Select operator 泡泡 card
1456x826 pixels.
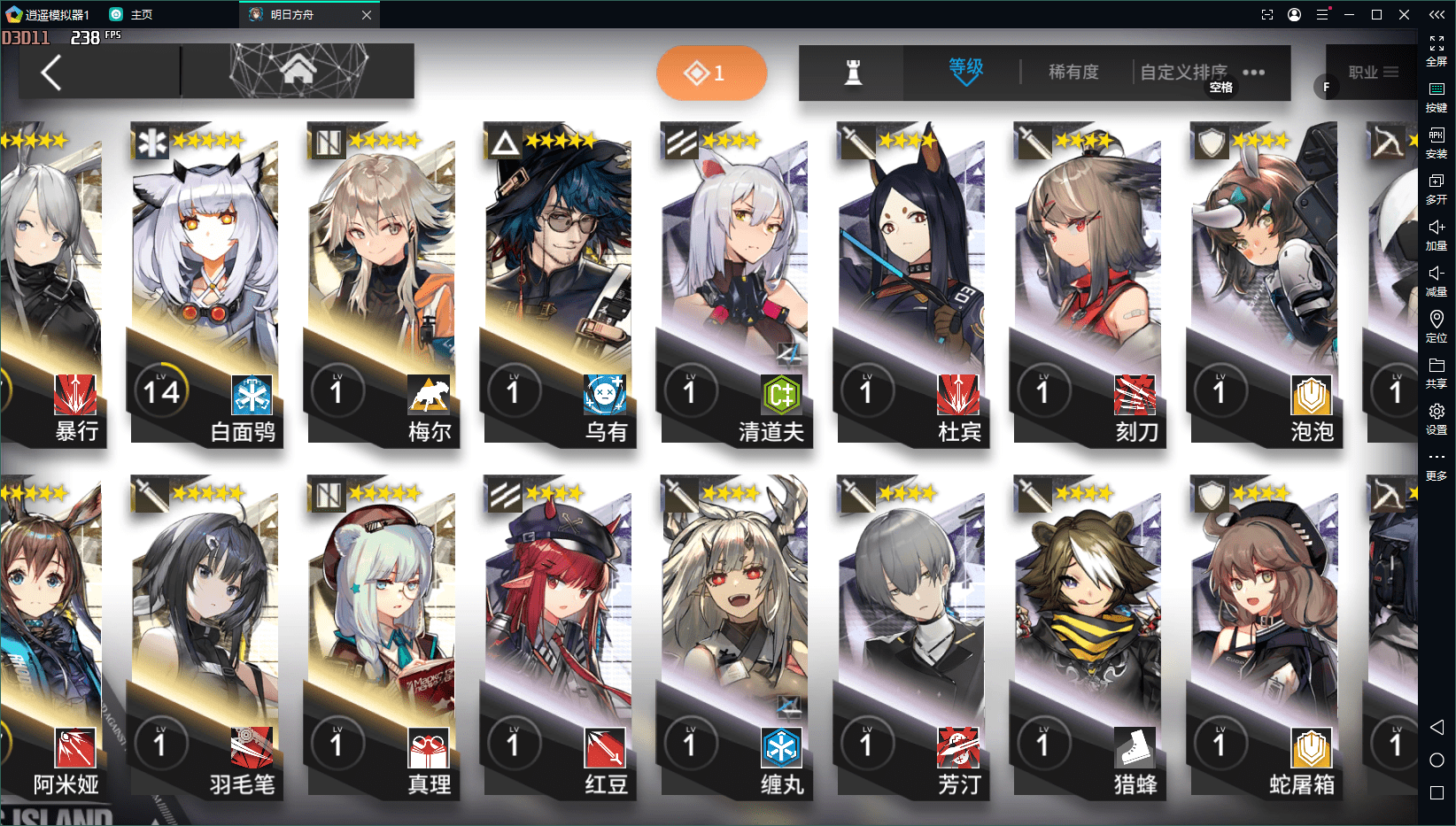1265,283
